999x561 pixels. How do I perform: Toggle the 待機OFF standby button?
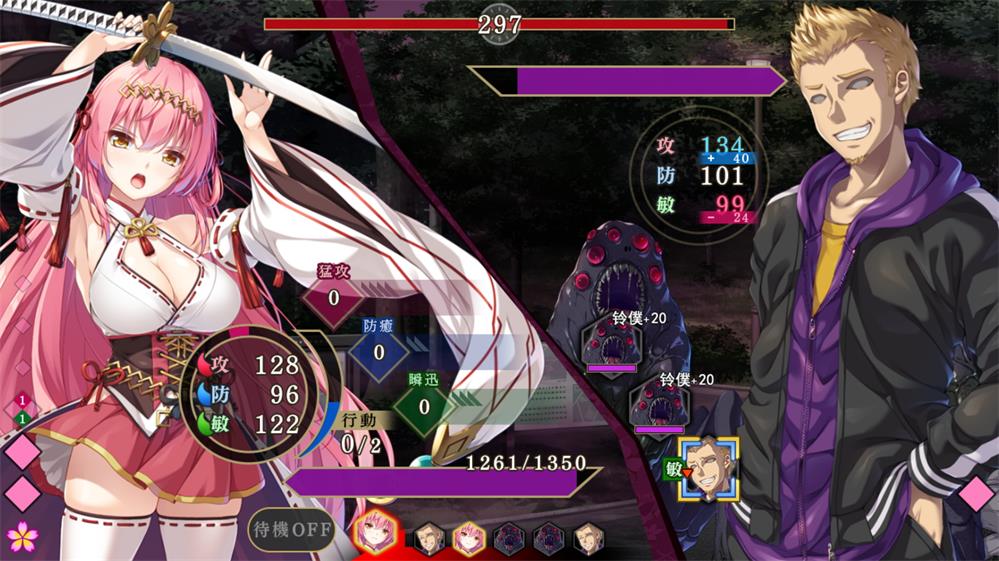pos(292,529)
